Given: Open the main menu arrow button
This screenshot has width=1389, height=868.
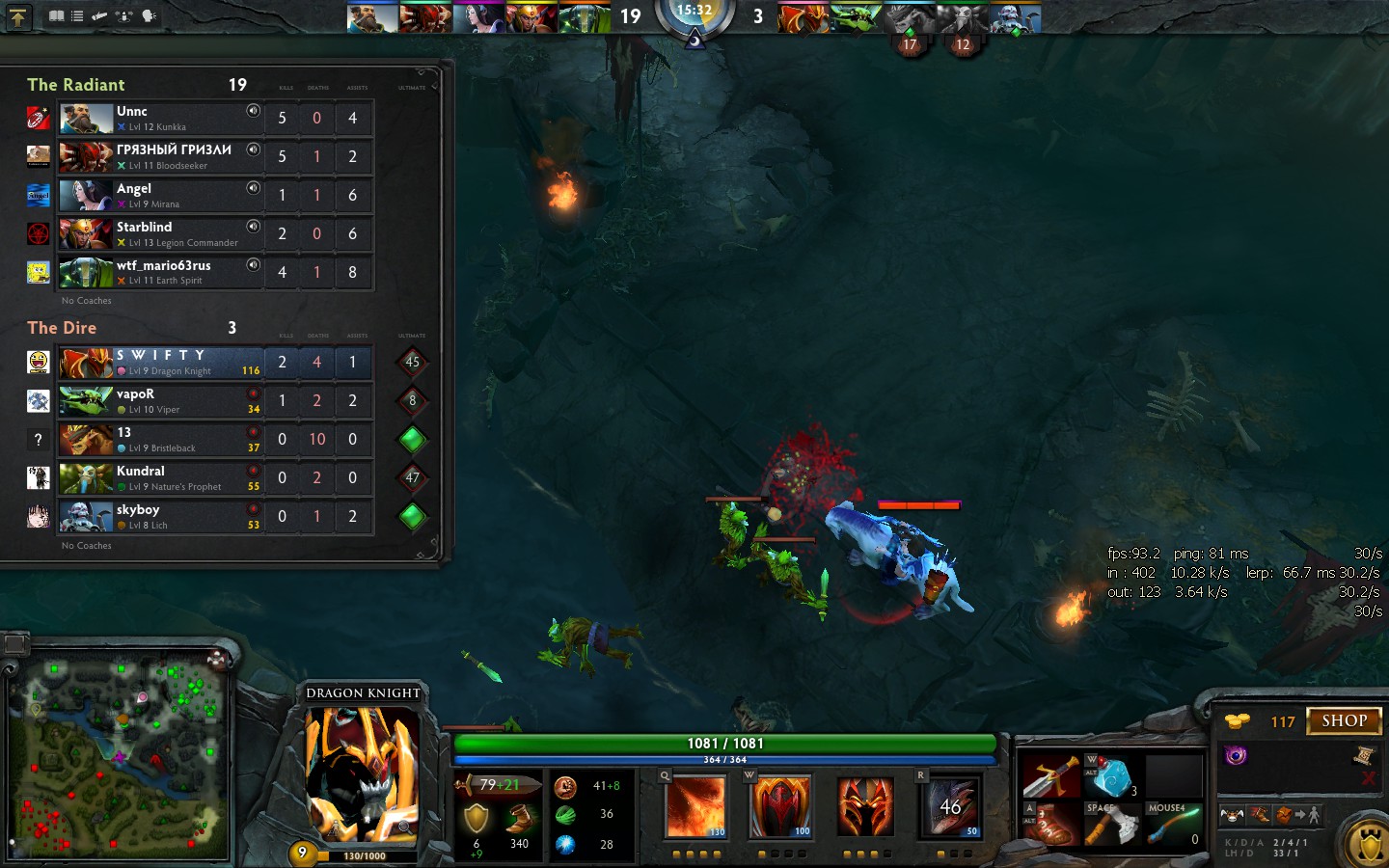Looking at the screenshot, I should 17,16.
